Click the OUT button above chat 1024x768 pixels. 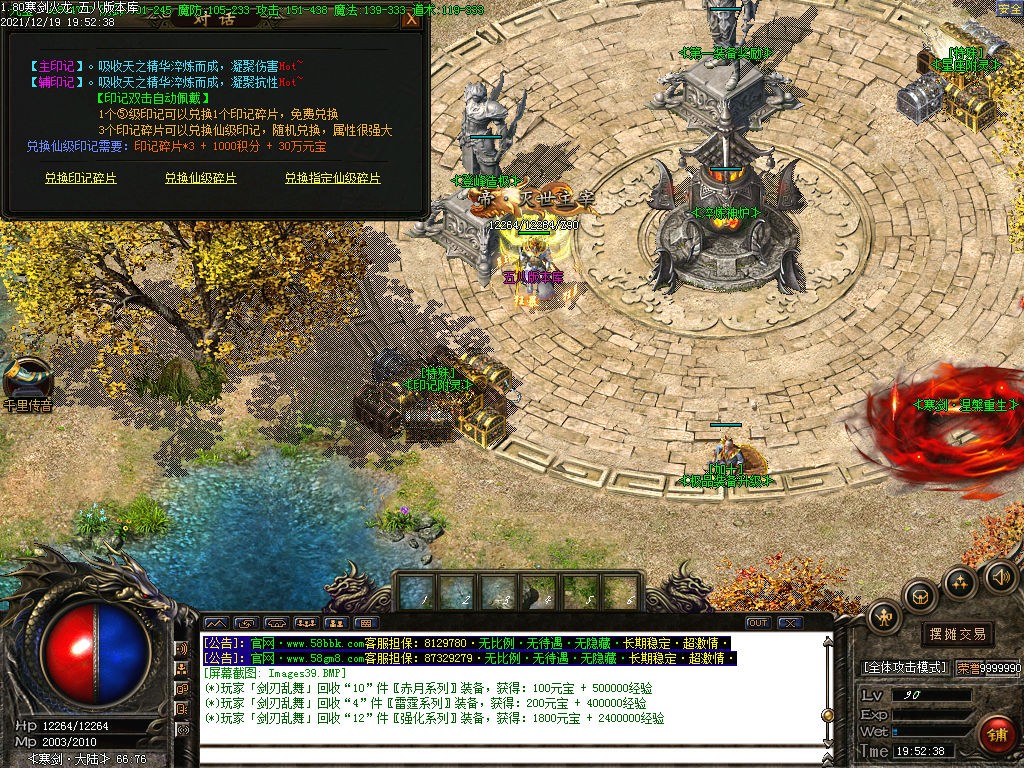click(758, 623)
